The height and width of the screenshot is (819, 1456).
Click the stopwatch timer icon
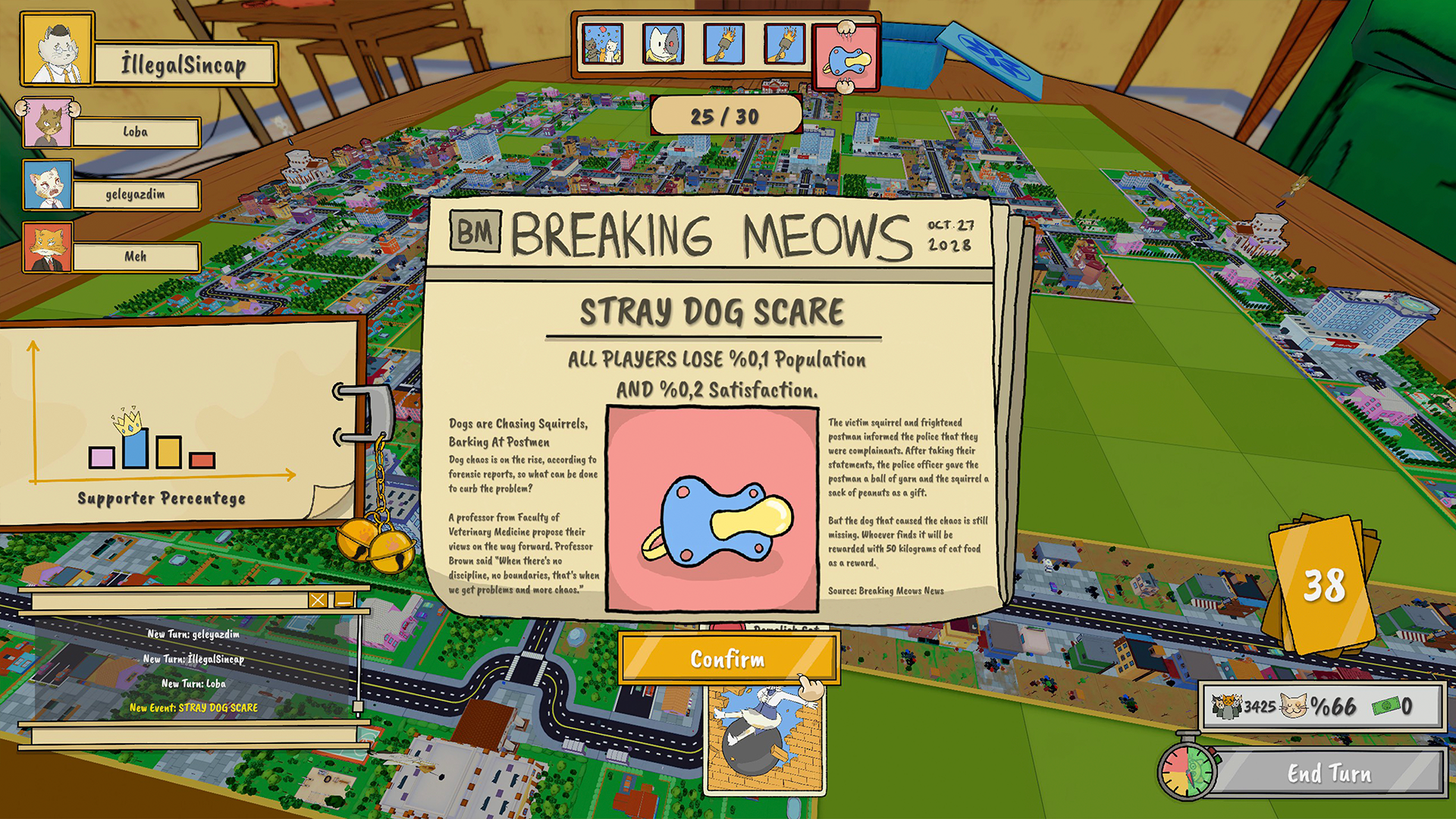pyautogui.click(x=1189, y=773)
